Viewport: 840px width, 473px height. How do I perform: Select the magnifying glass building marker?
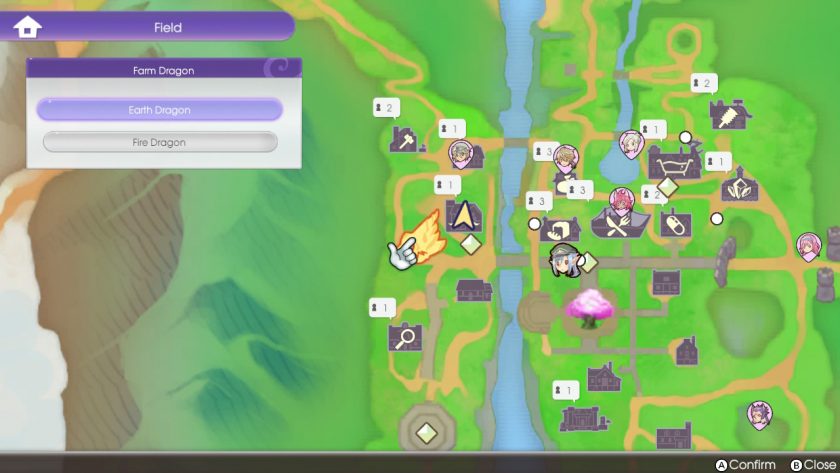405,337
